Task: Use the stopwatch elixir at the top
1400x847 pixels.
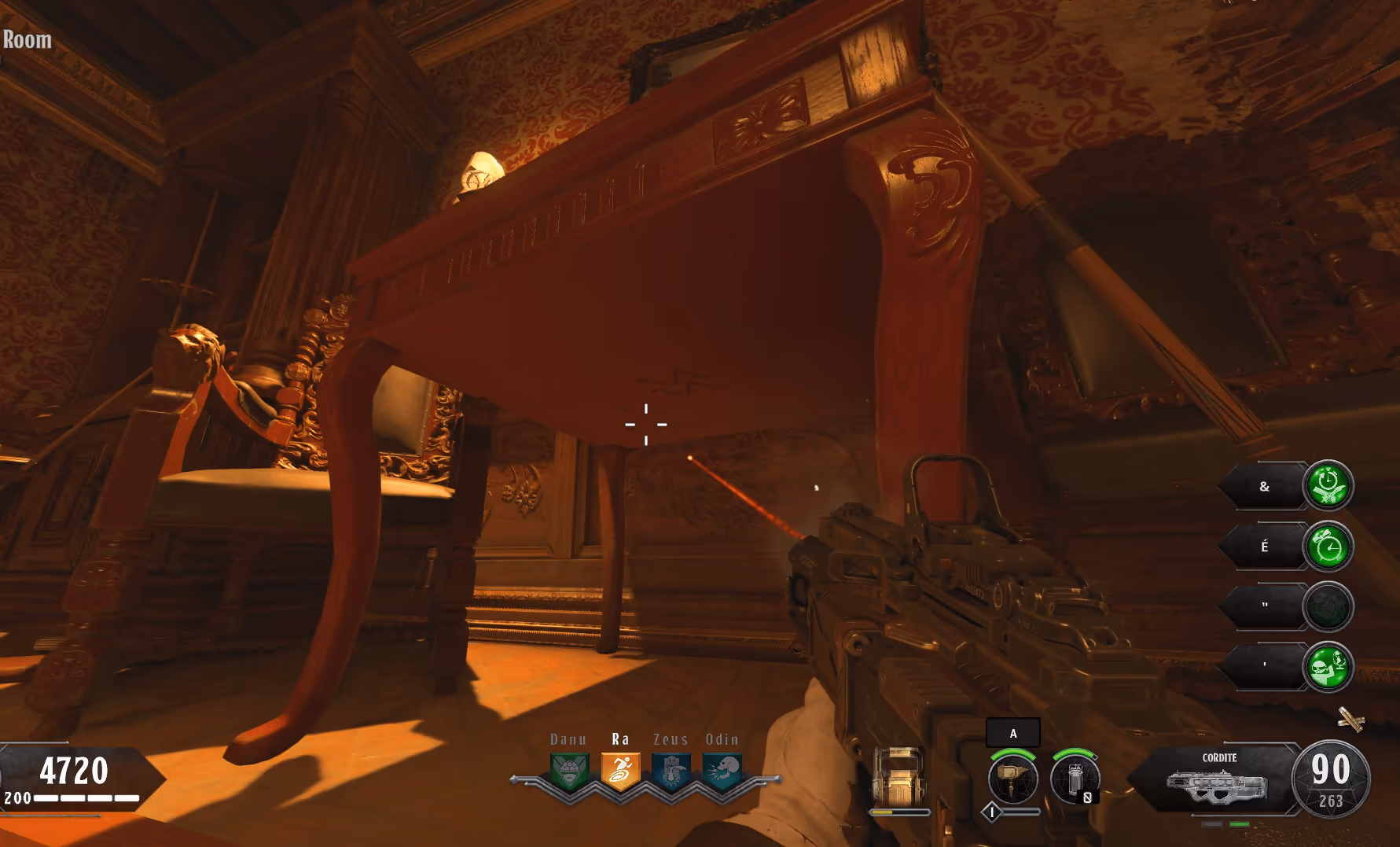Action: click(x=1328, y=485)
